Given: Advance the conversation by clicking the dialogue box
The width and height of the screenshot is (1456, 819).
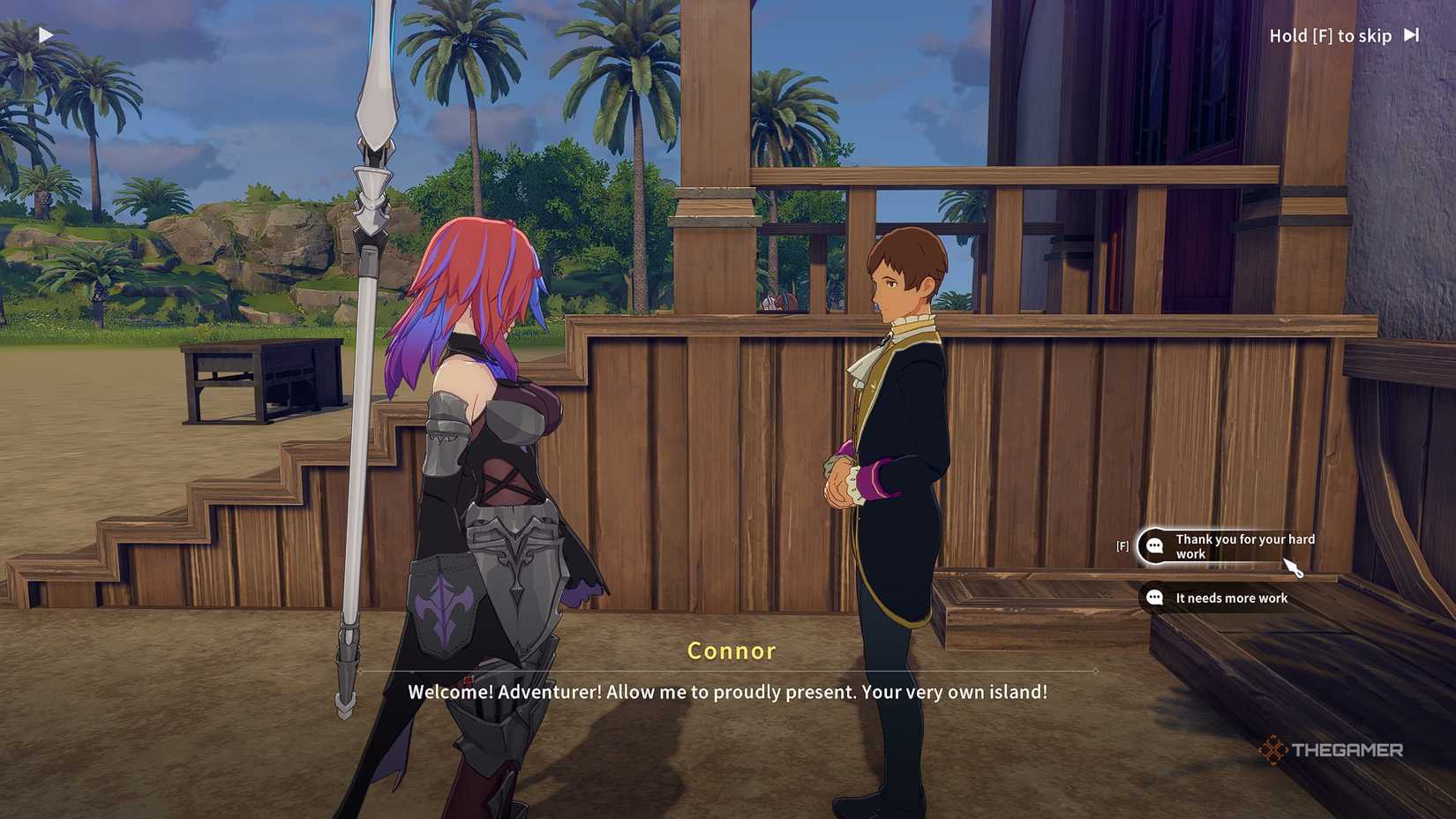Looking at the screenshot, I should (x=726, y=693).
